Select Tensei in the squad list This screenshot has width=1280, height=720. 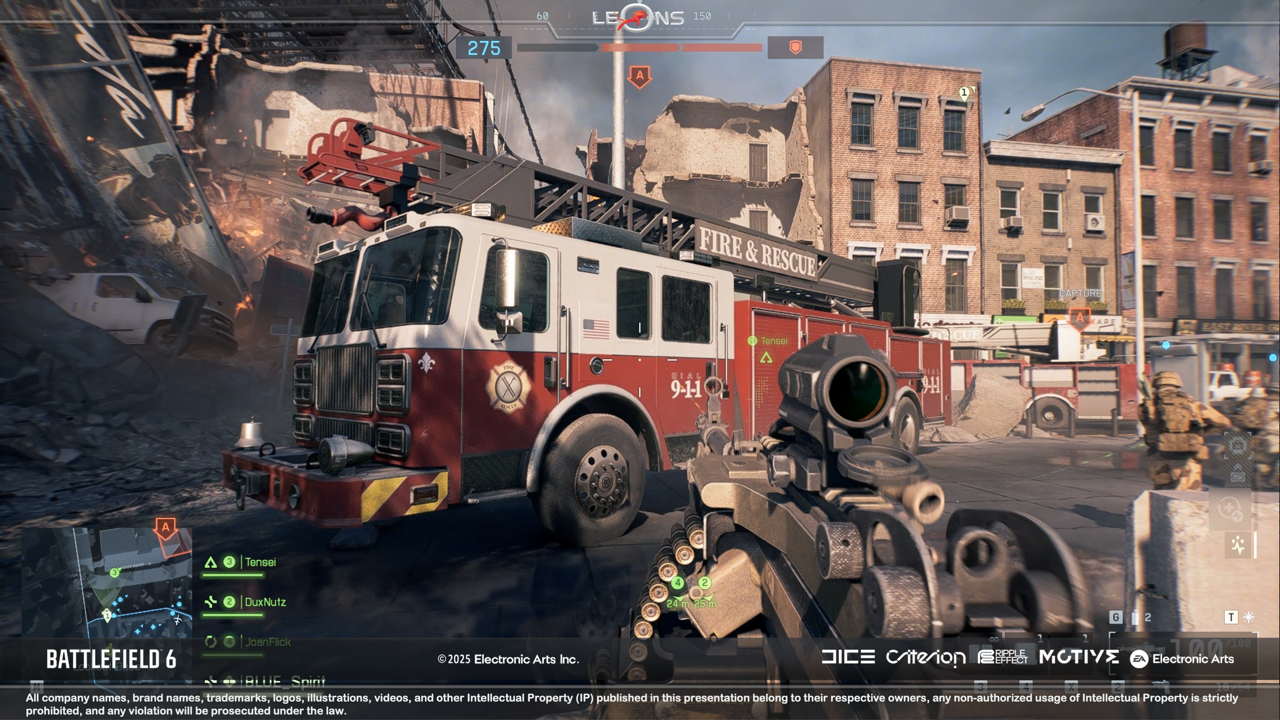(260, 562)
